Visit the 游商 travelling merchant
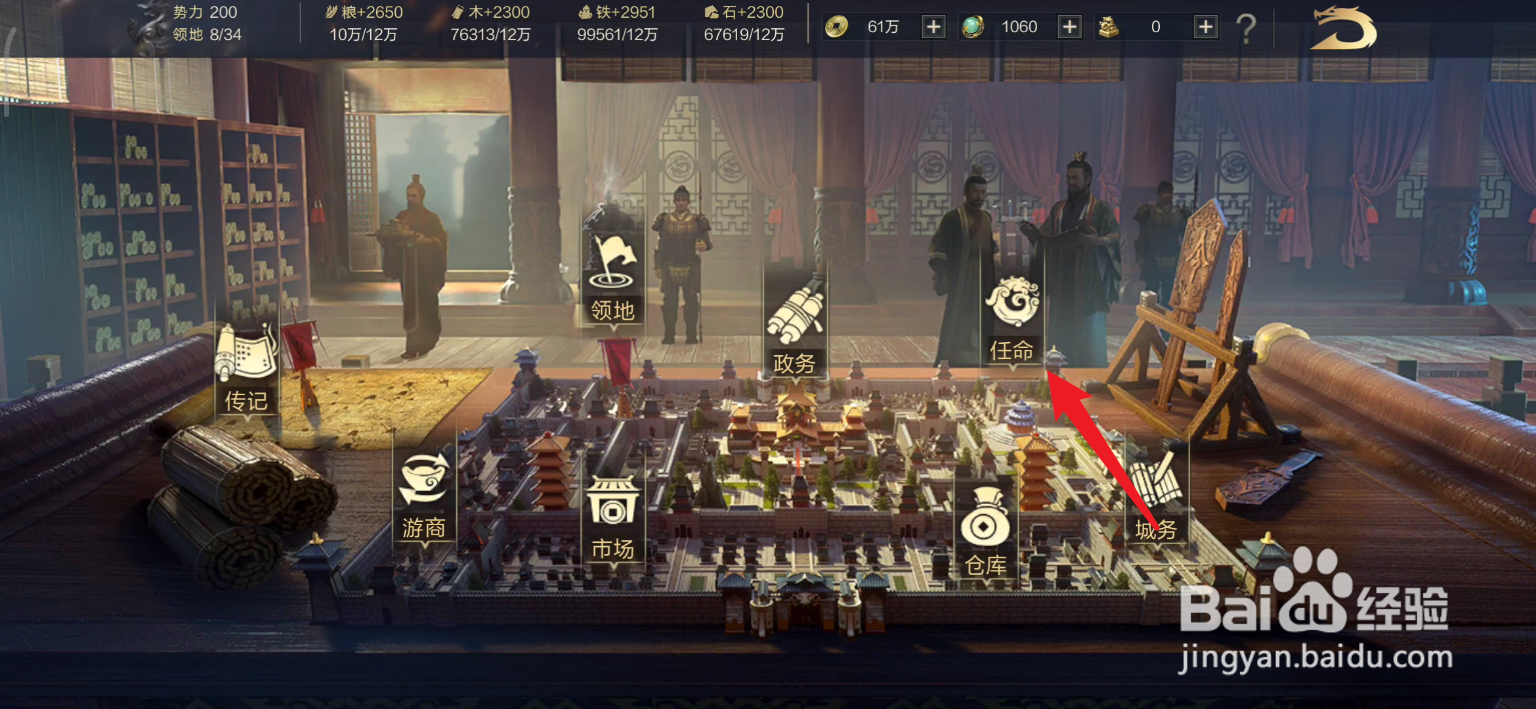The height and width of the screenshot is (709, 1536). click(424, 497)
